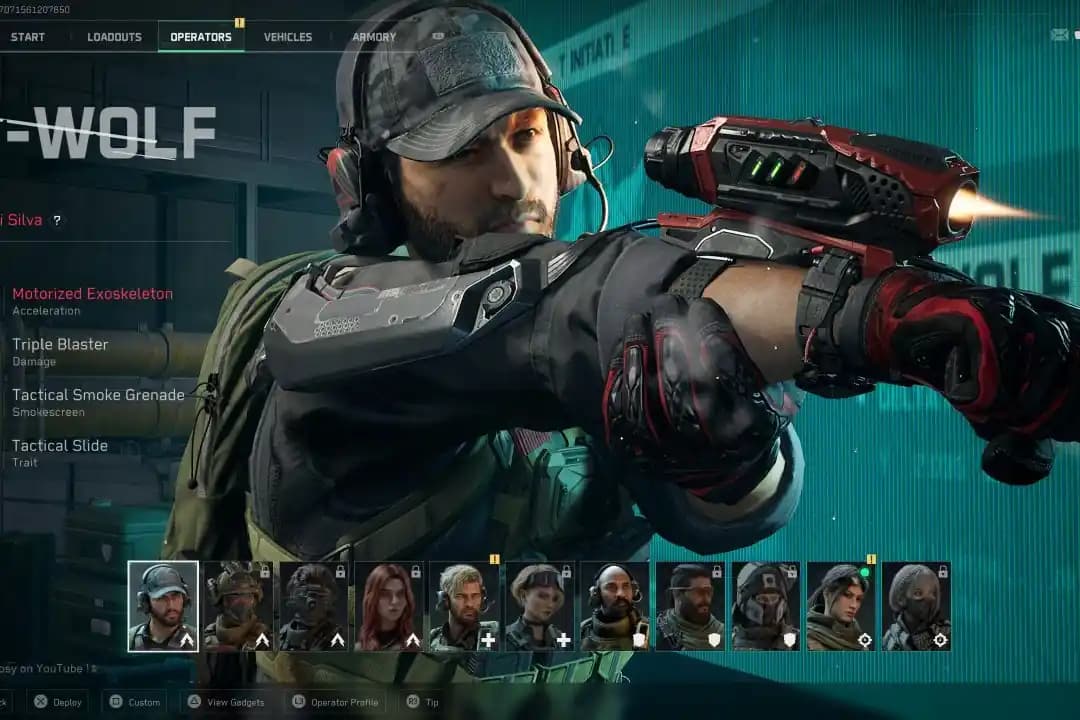Open the Armory tab
Viewport: 1080px width, 720px height.
[x=374, y=37]
